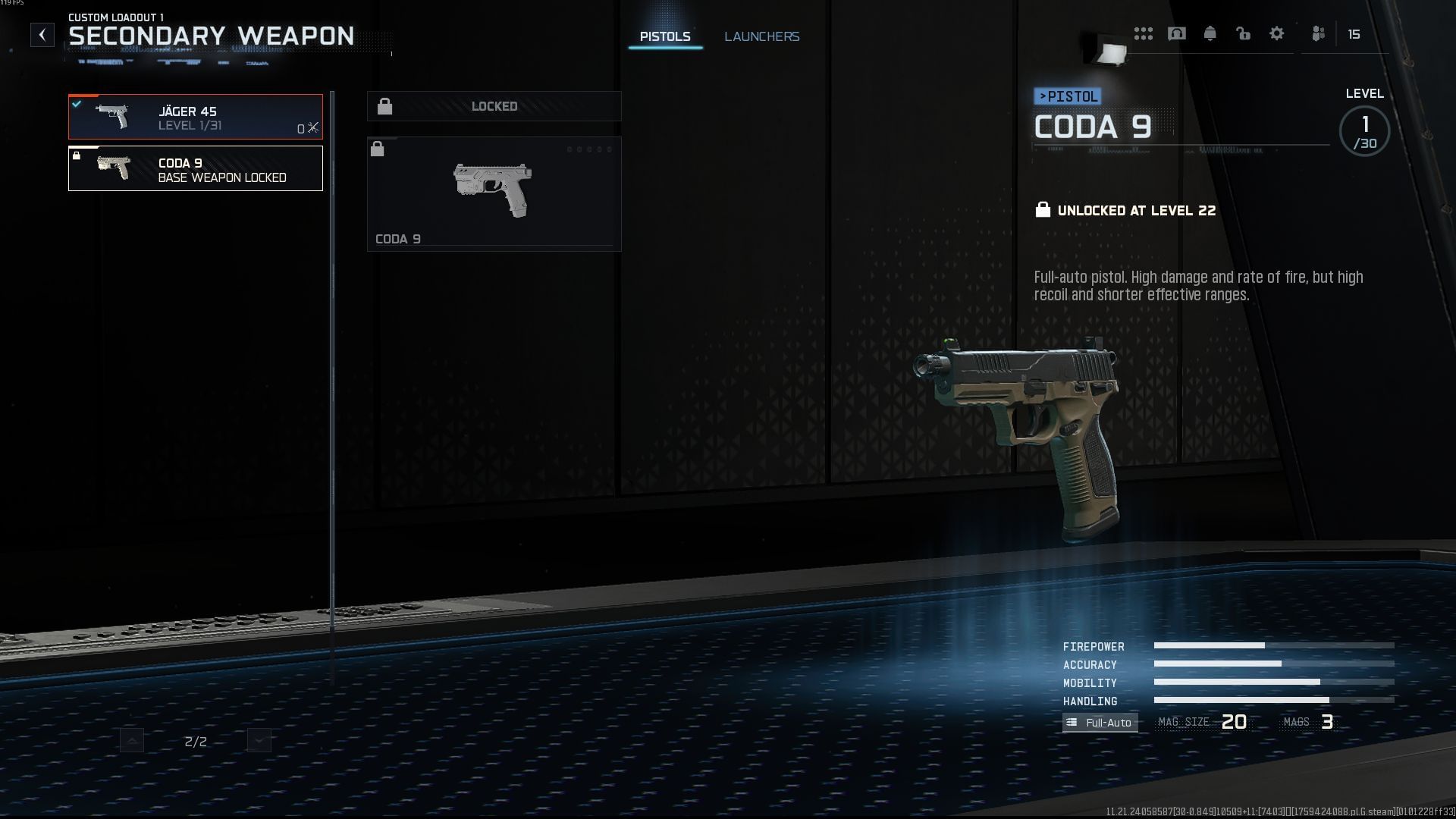Click the locked Coda 9 blueprint tile
Image resolution: width=1456 pixels, height=819 pixels.
[x=494, y=194]
